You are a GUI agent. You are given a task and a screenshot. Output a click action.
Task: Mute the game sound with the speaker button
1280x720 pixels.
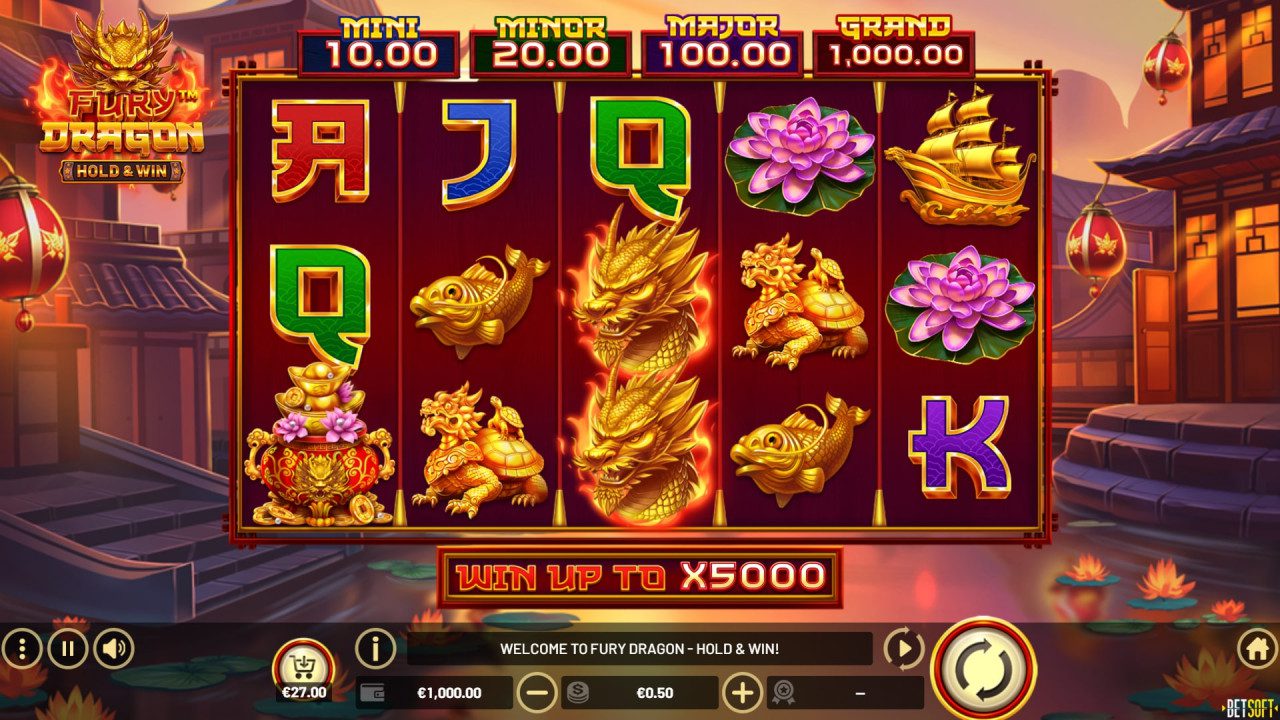109,648
